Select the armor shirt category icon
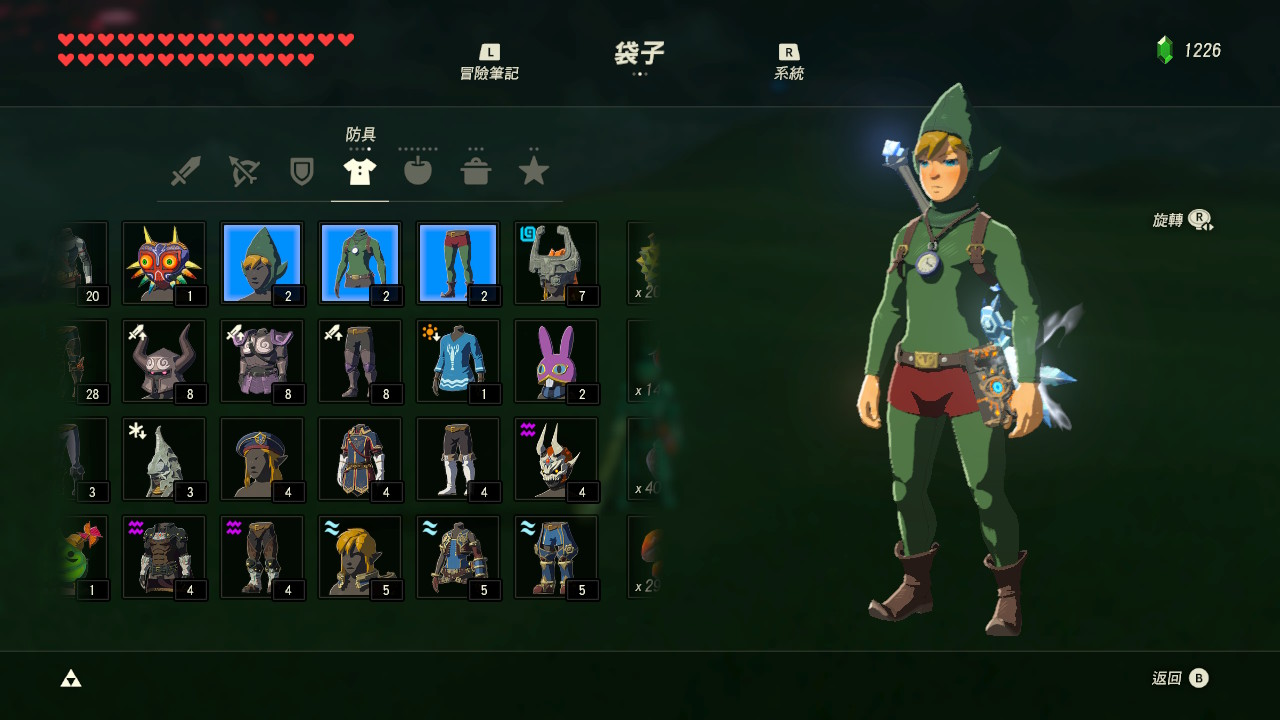This screenshot has width=1280, height=720. click(x=359, y=170)
